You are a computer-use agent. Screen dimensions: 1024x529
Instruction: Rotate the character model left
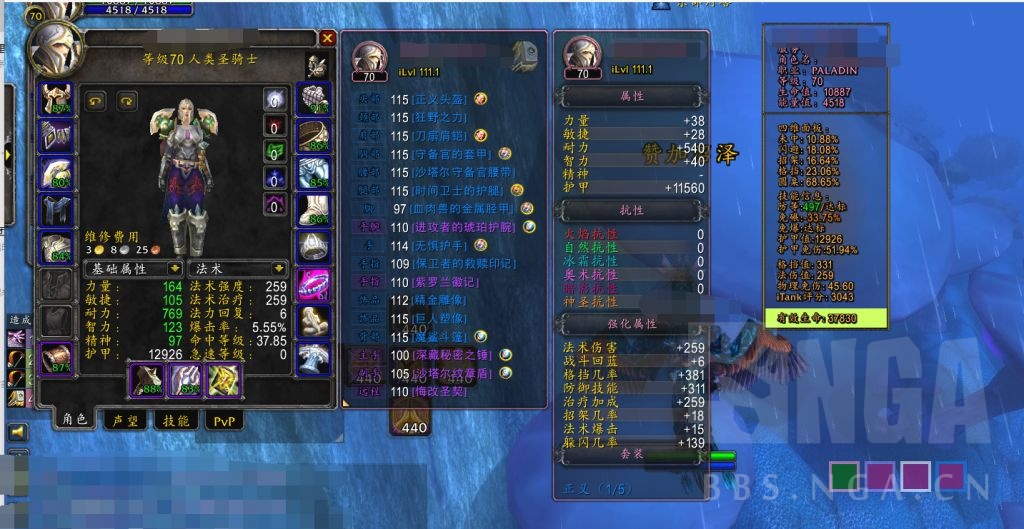[x=97, y=100]
